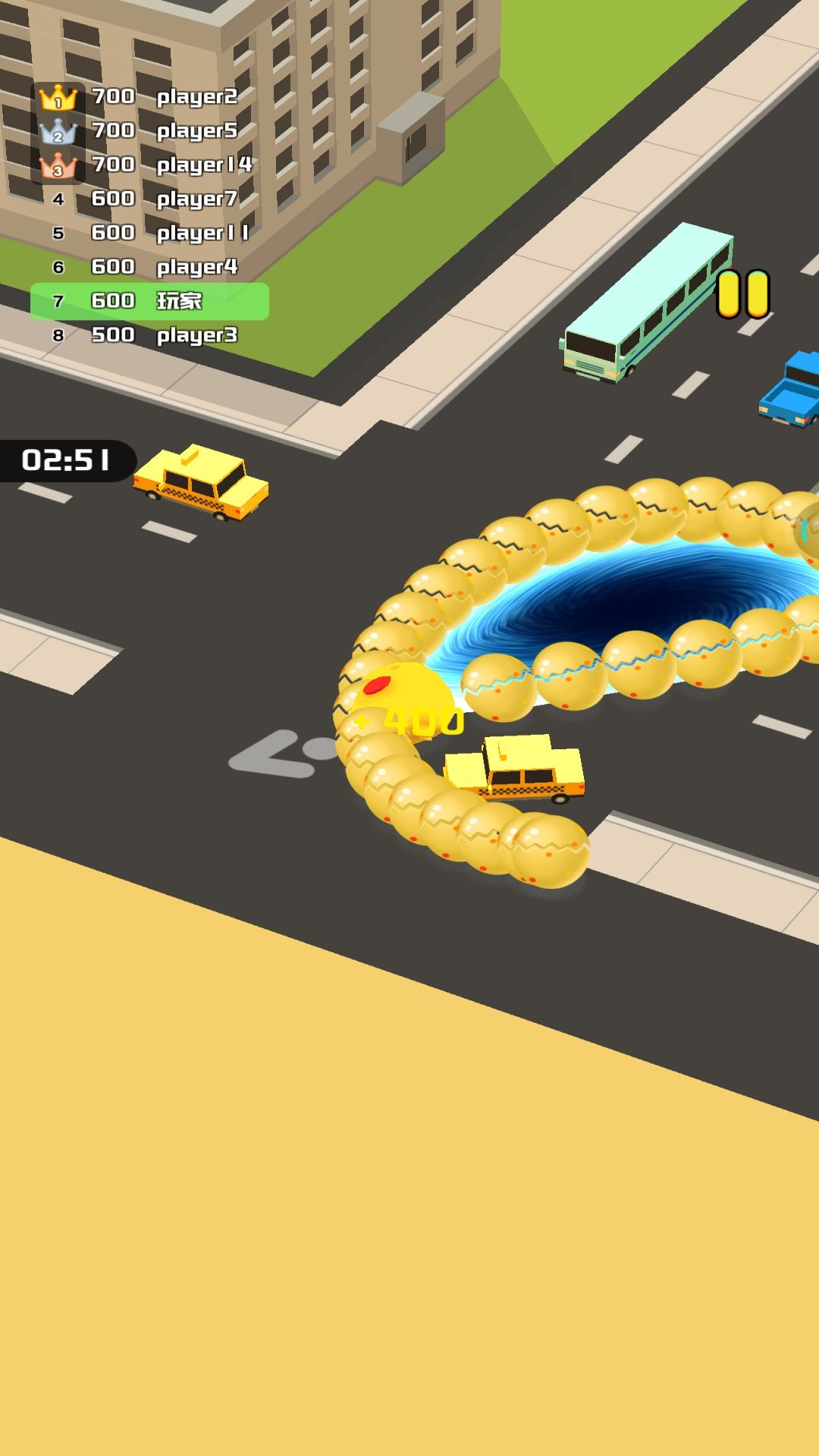Click the player11 leaderboard entry

(149, 234)
